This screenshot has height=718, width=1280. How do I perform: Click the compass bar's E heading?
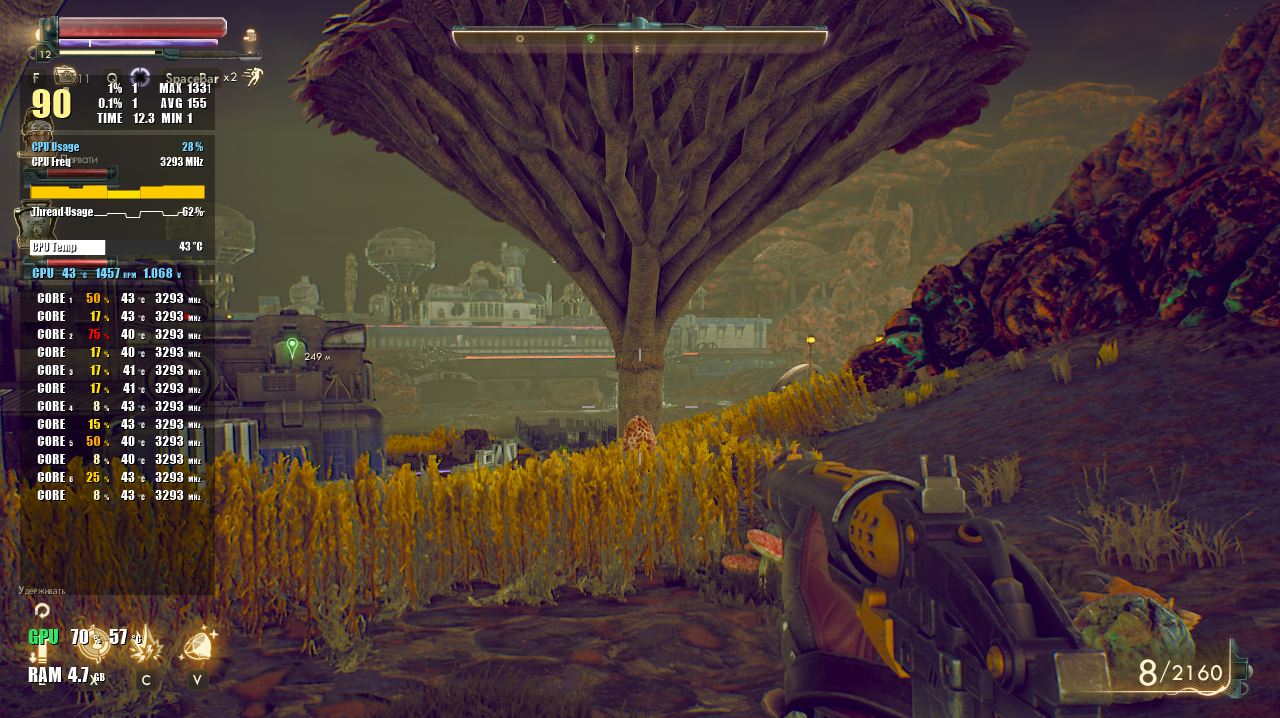pos(637,48)
